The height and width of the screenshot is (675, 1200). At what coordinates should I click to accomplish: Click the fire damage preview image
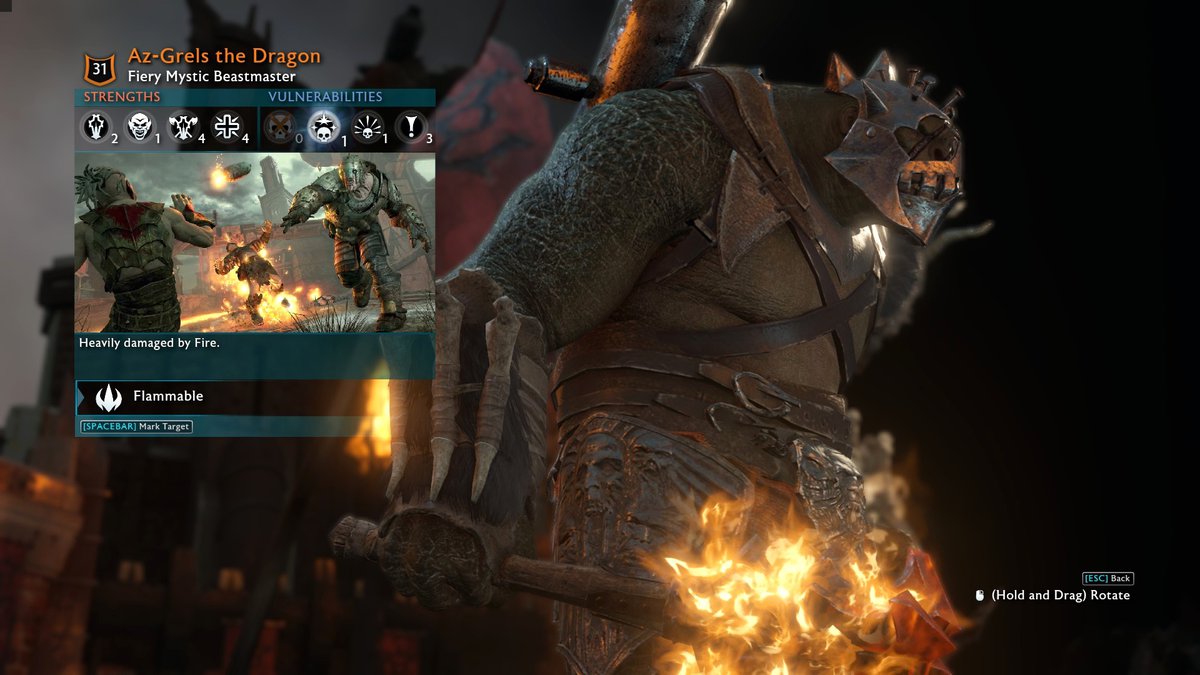[254, 242]
